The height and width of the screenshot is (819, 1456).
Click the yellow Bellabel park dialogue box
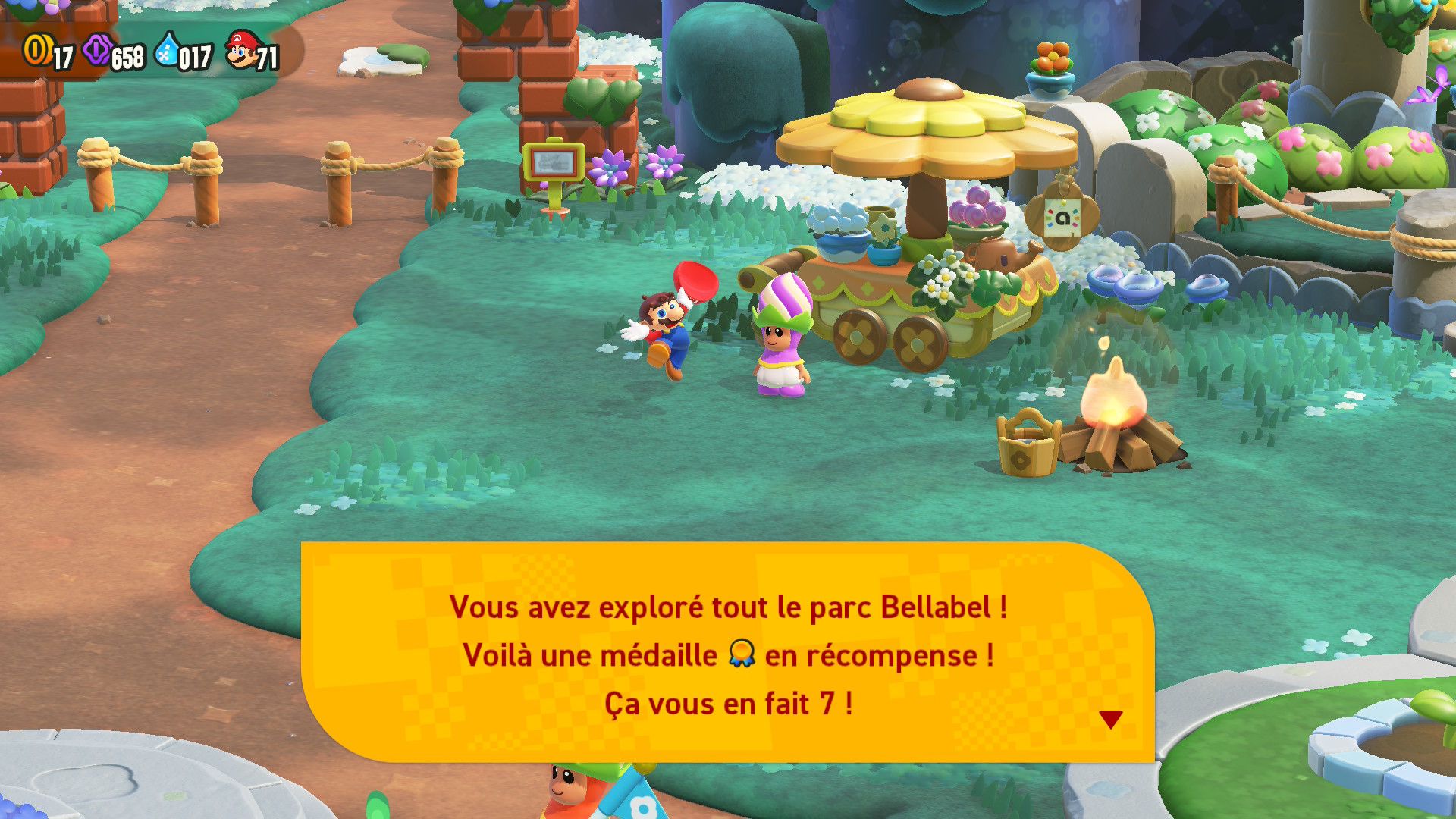(727, 652)
